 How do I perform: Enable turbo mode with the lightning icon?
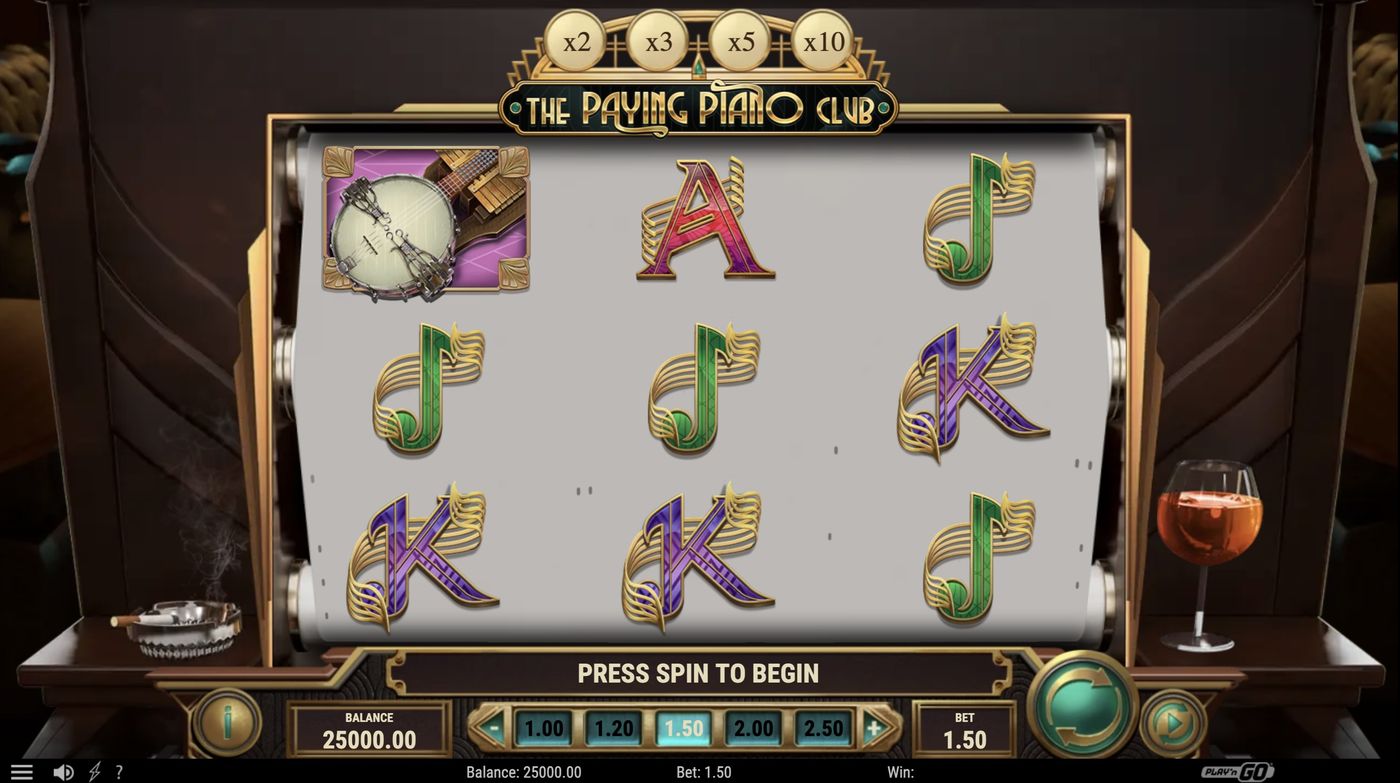(x=94, y=770)
